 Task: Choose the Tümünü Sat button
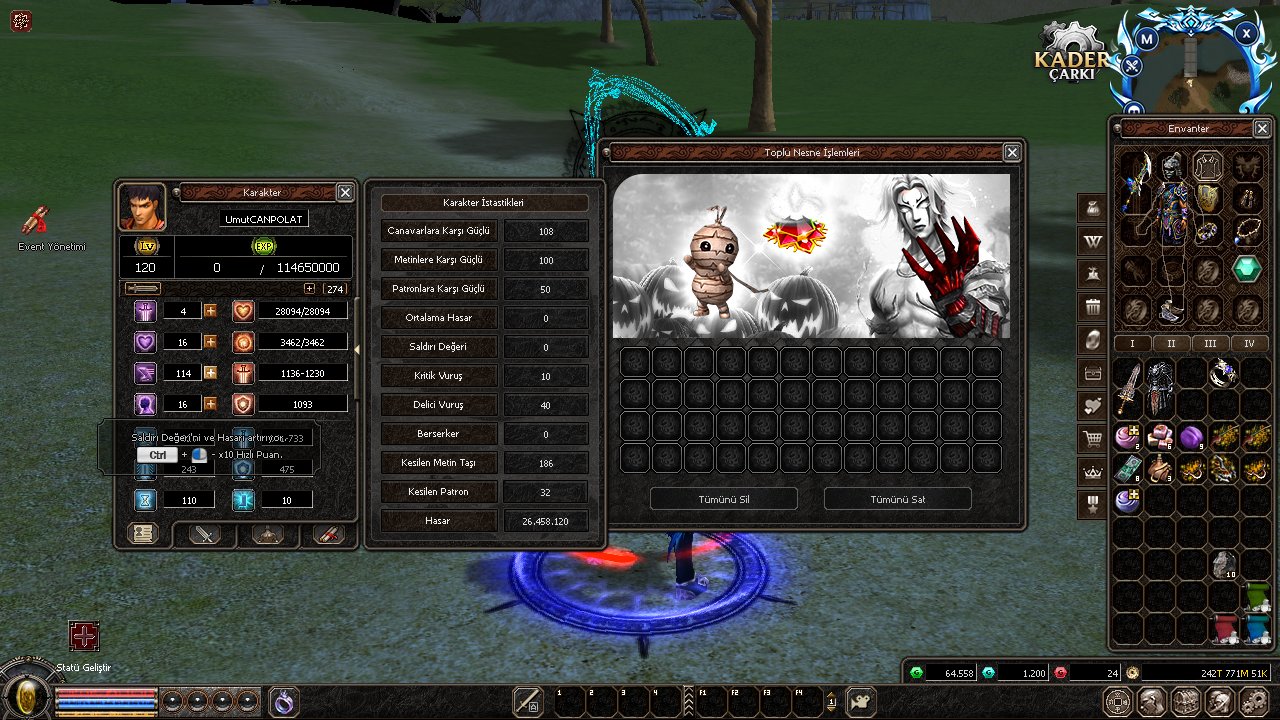[x=897, y=499]
